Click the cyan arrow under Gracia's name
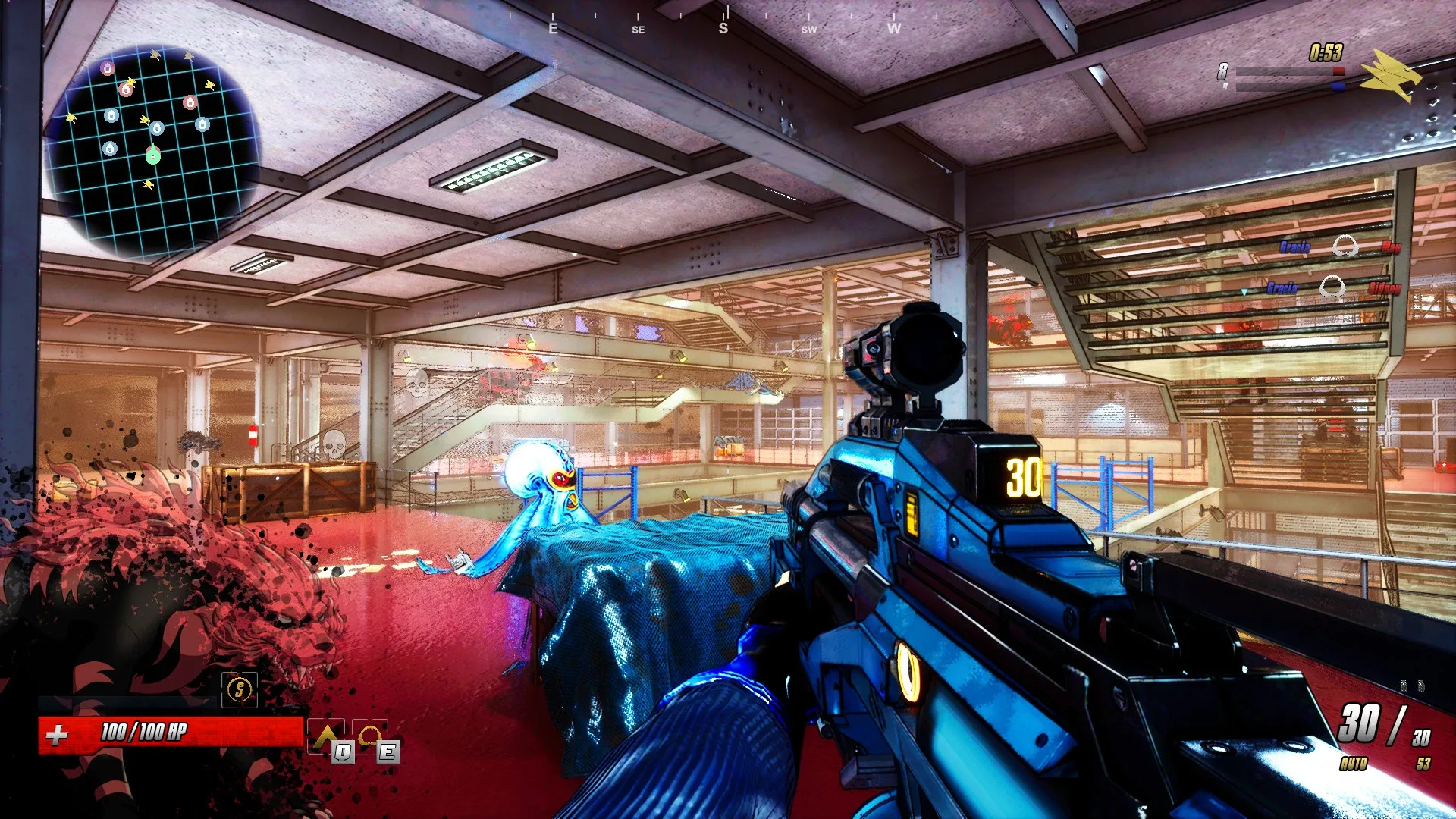This screenshot has width=1456, height=819. (1244, 293)
